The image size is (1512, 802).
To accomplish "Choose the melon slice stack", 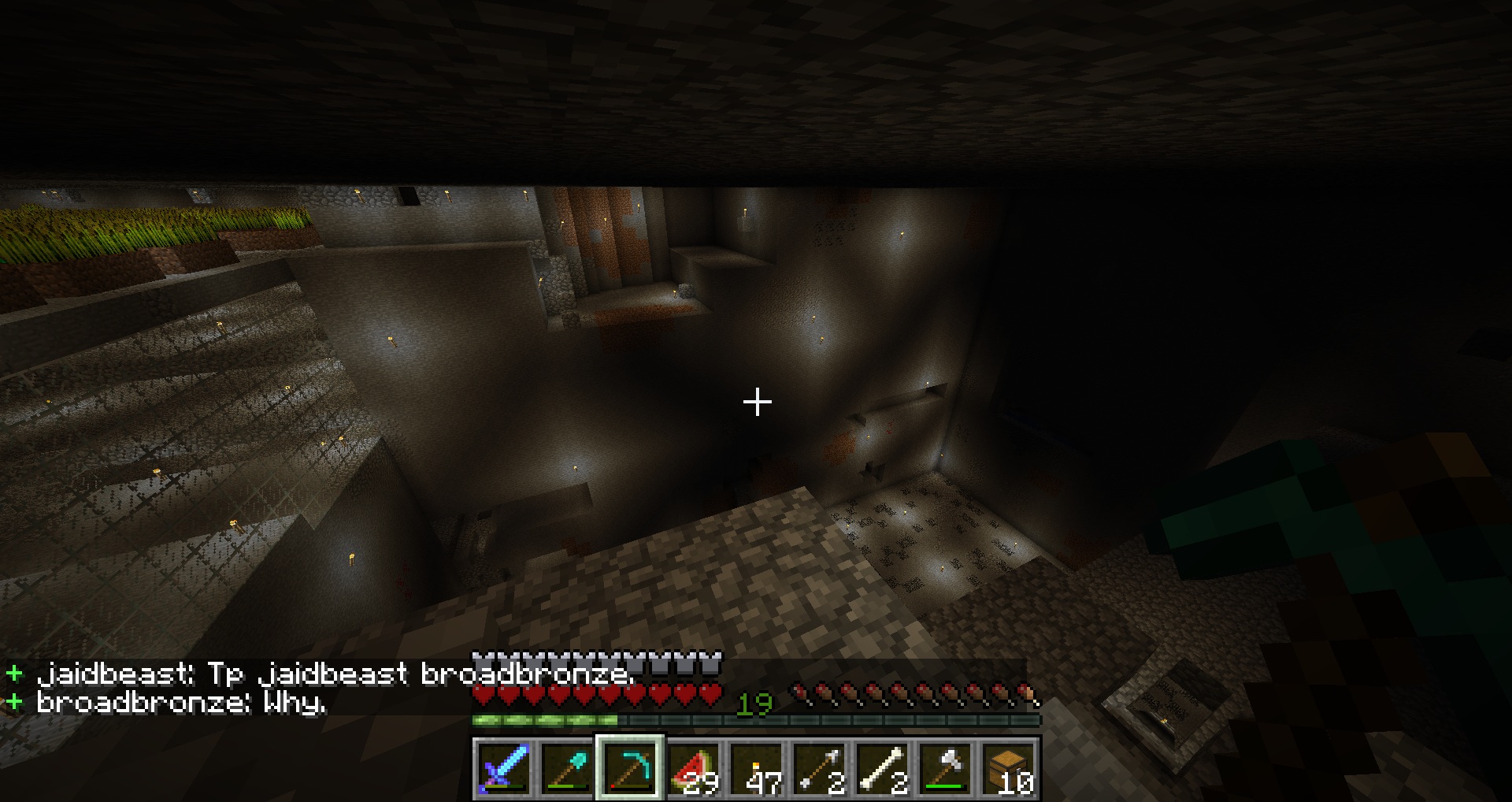I will [x=693, y=767].
